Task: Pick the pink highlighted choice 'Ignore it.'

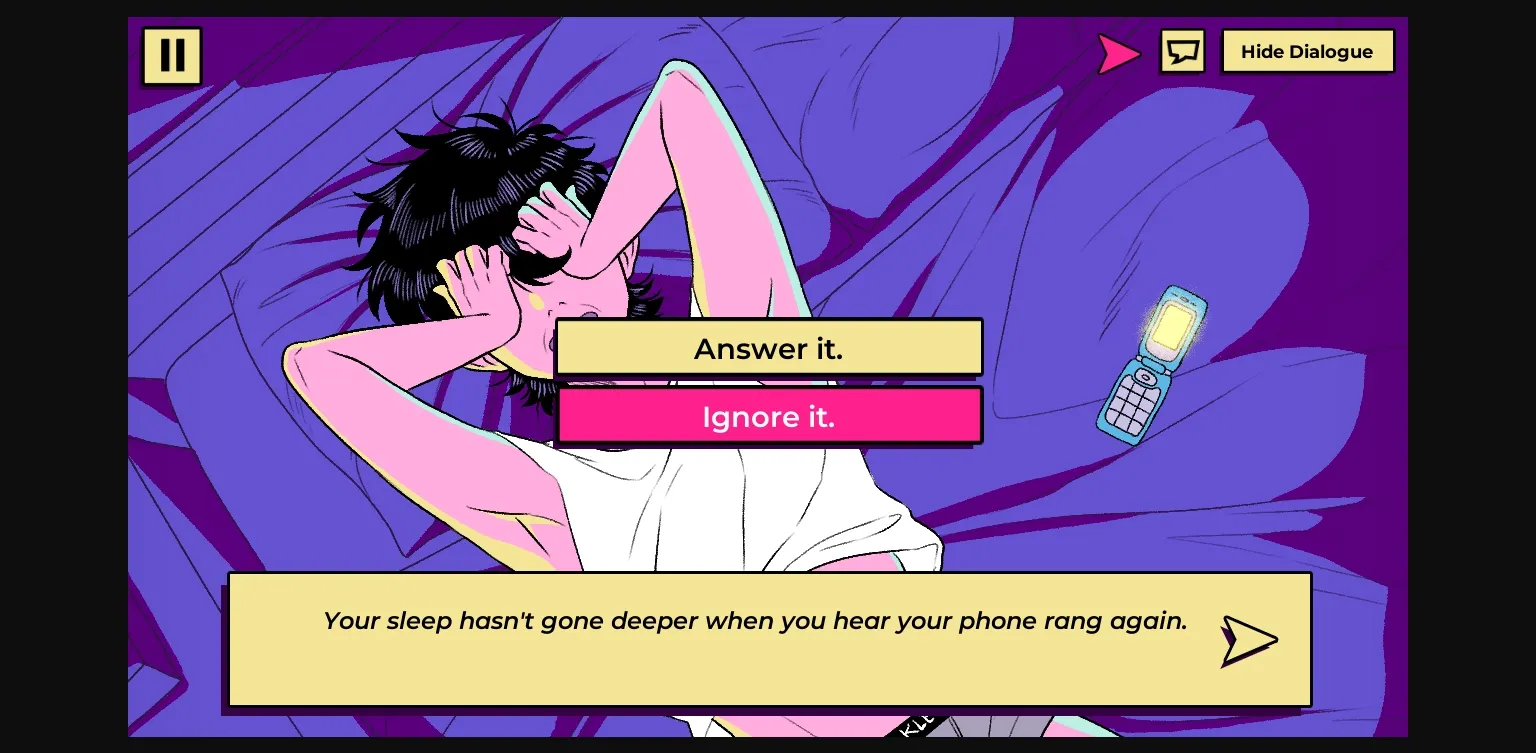Action: coord(768,416)
